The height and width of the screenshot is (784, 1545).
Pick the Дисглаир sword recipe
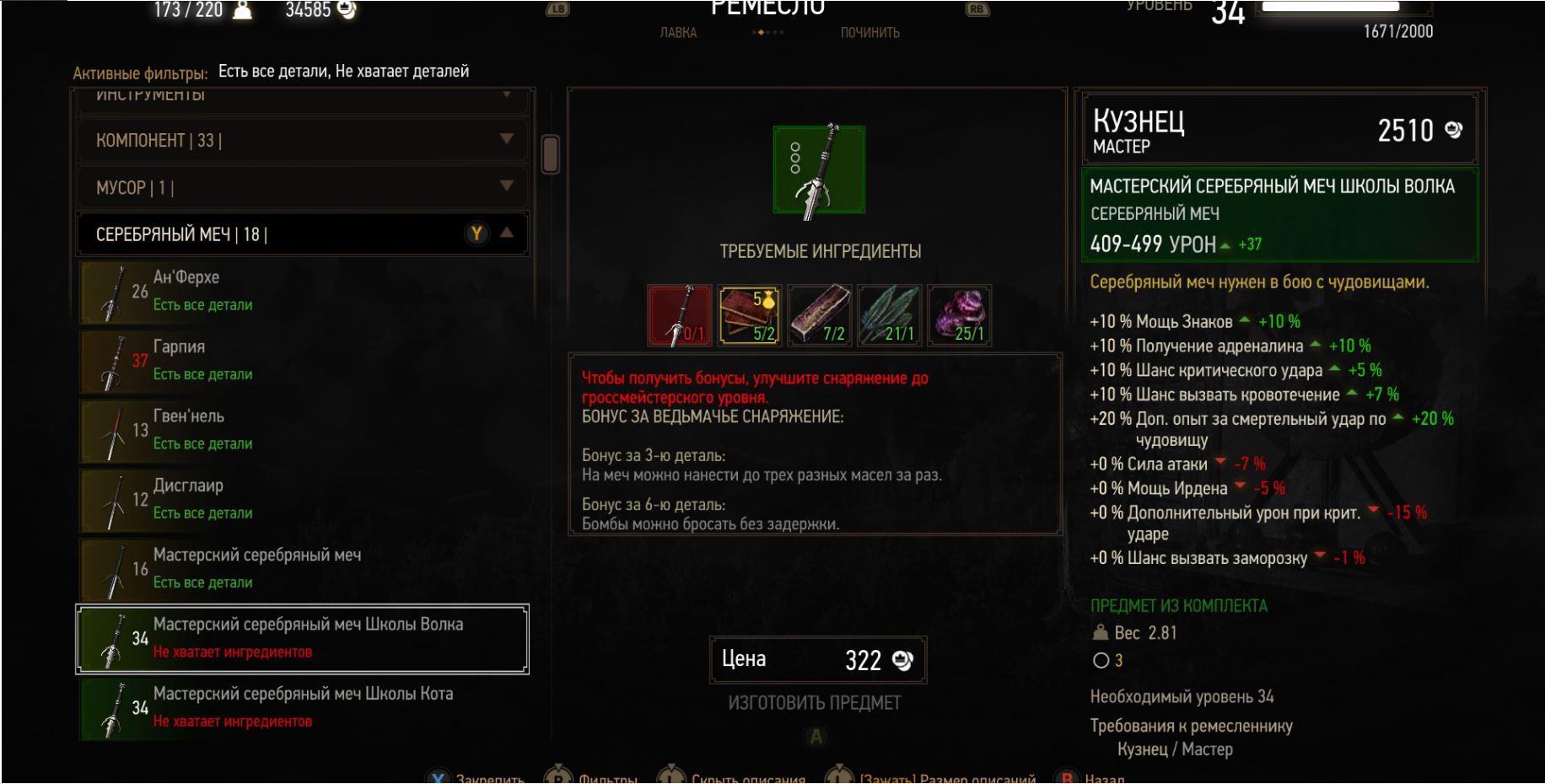tap(302, 499)
